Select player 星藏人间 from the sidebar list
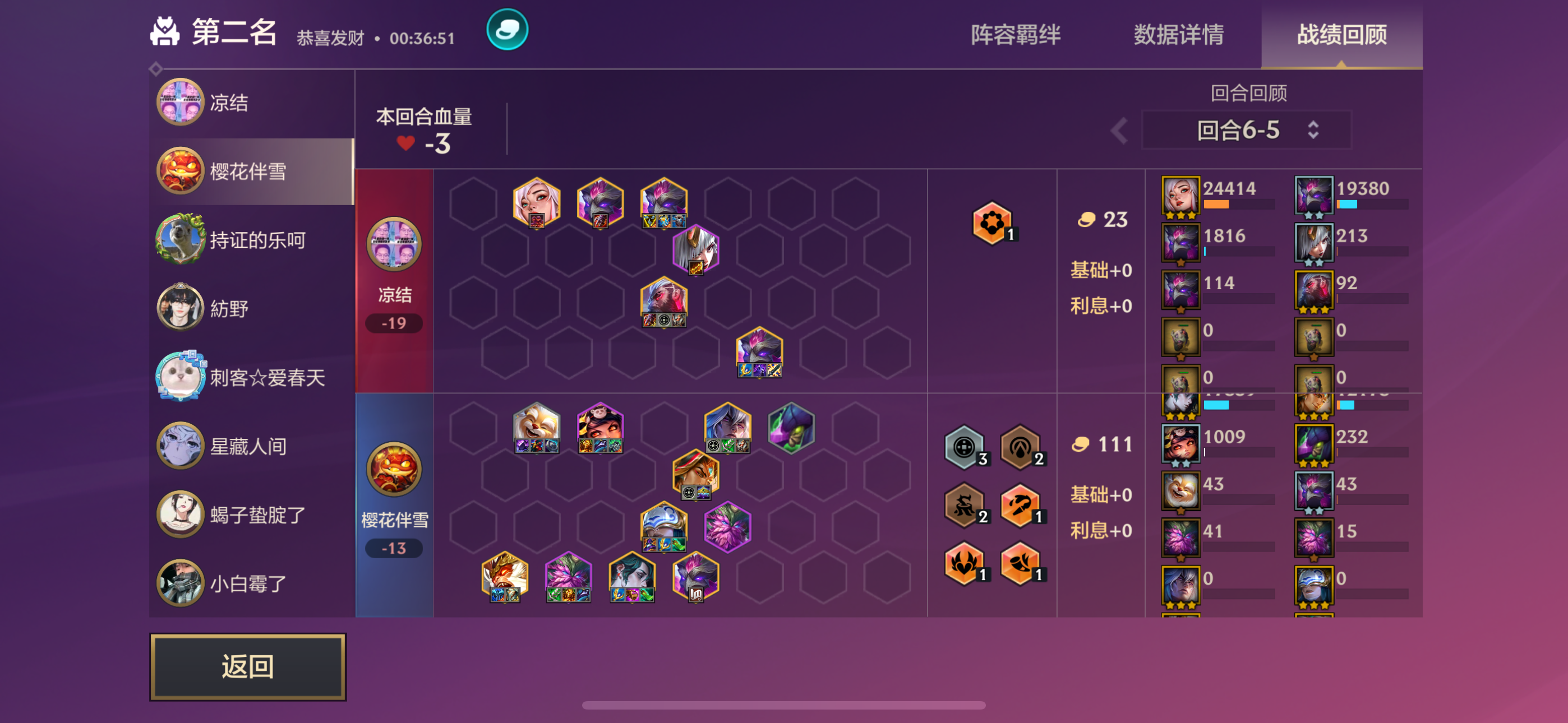This screenshot has height=723, width=1568. (x=180, y=445)
